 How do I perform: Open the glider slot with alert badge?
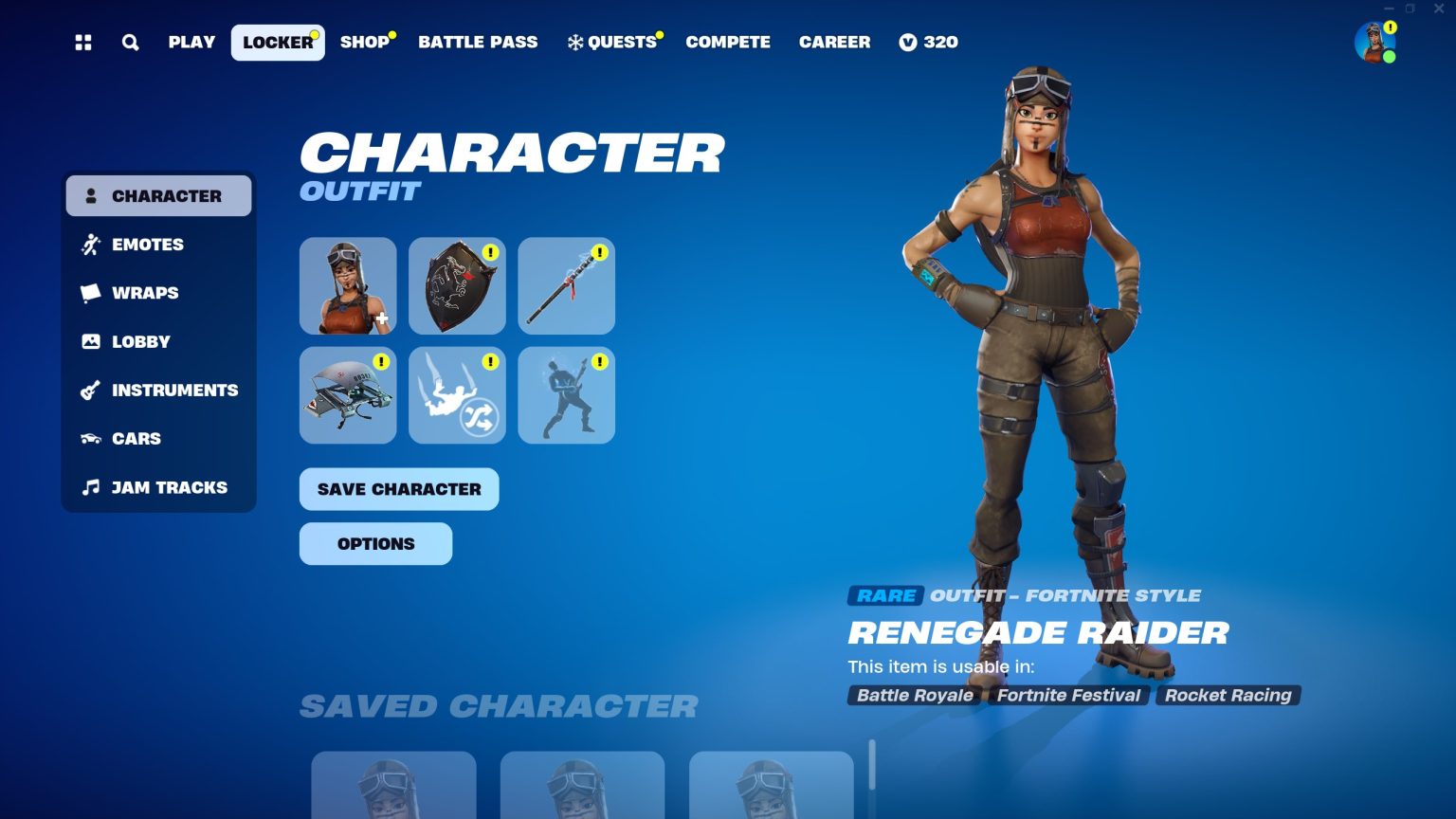click(348, 395)
